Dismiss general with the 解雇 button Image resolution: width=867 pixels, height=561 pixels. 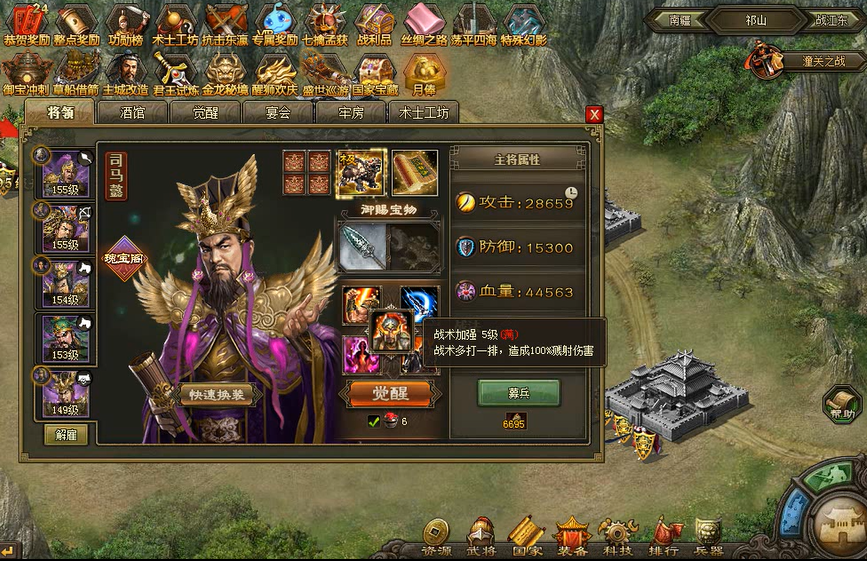64,435
